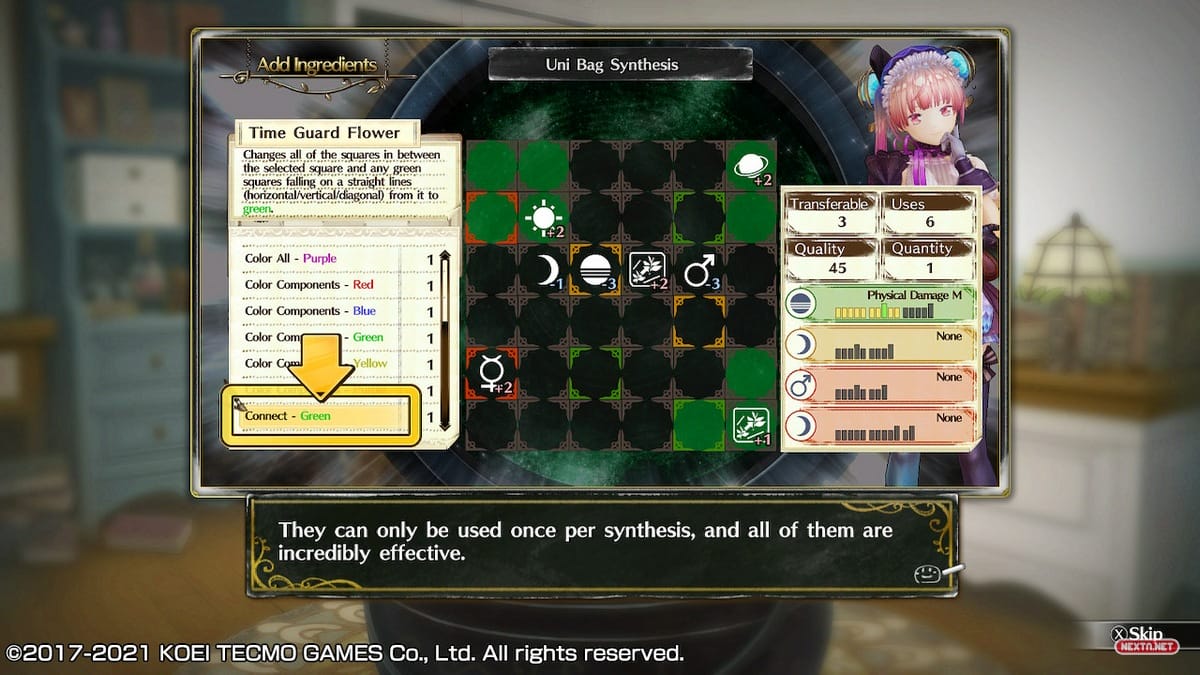
Task: Pick the plant icon tile with +1
Action: (750, 424)
